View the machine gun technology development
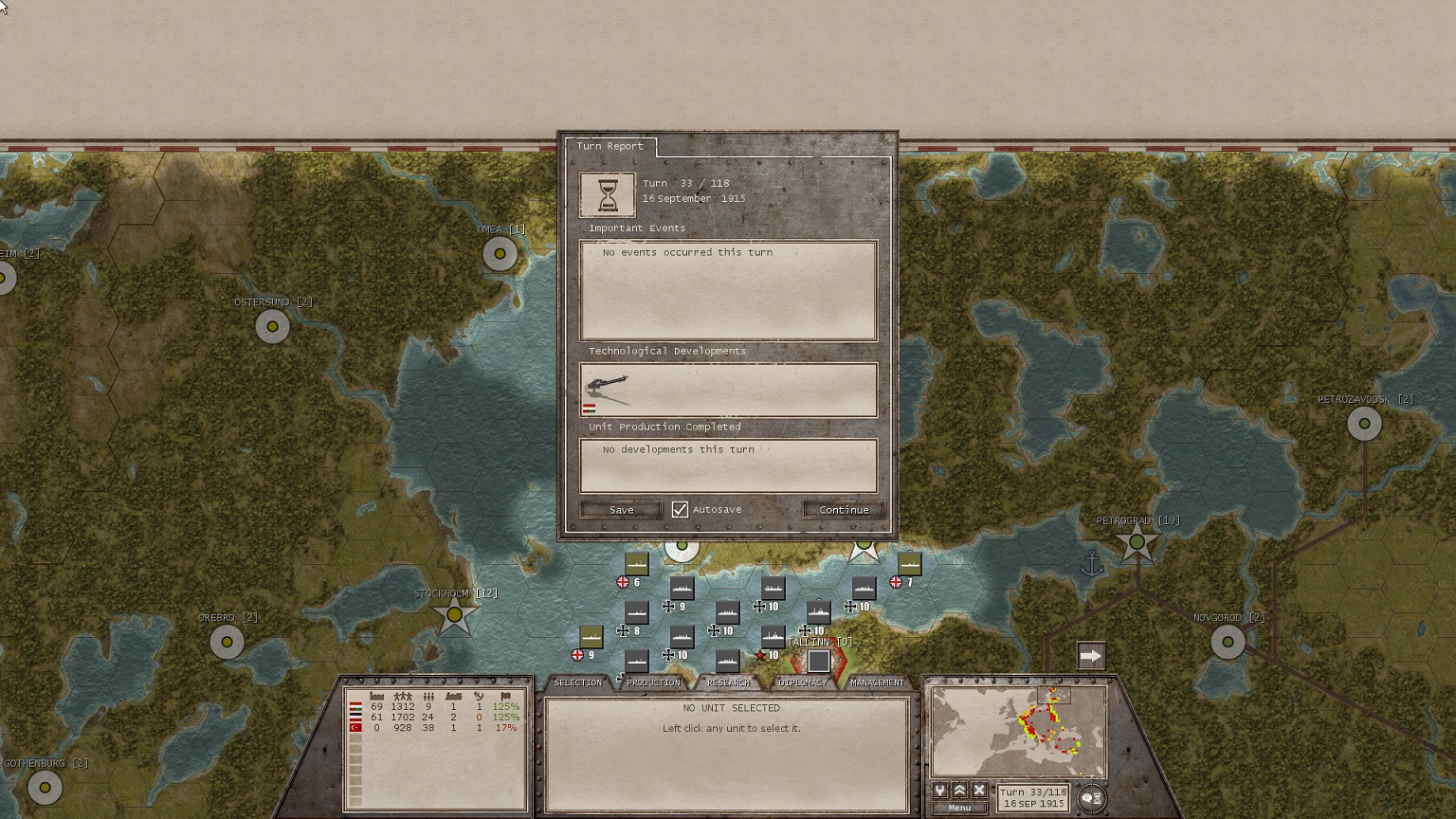The height and width of the screenshot is (819, 1456). (608, 387)
